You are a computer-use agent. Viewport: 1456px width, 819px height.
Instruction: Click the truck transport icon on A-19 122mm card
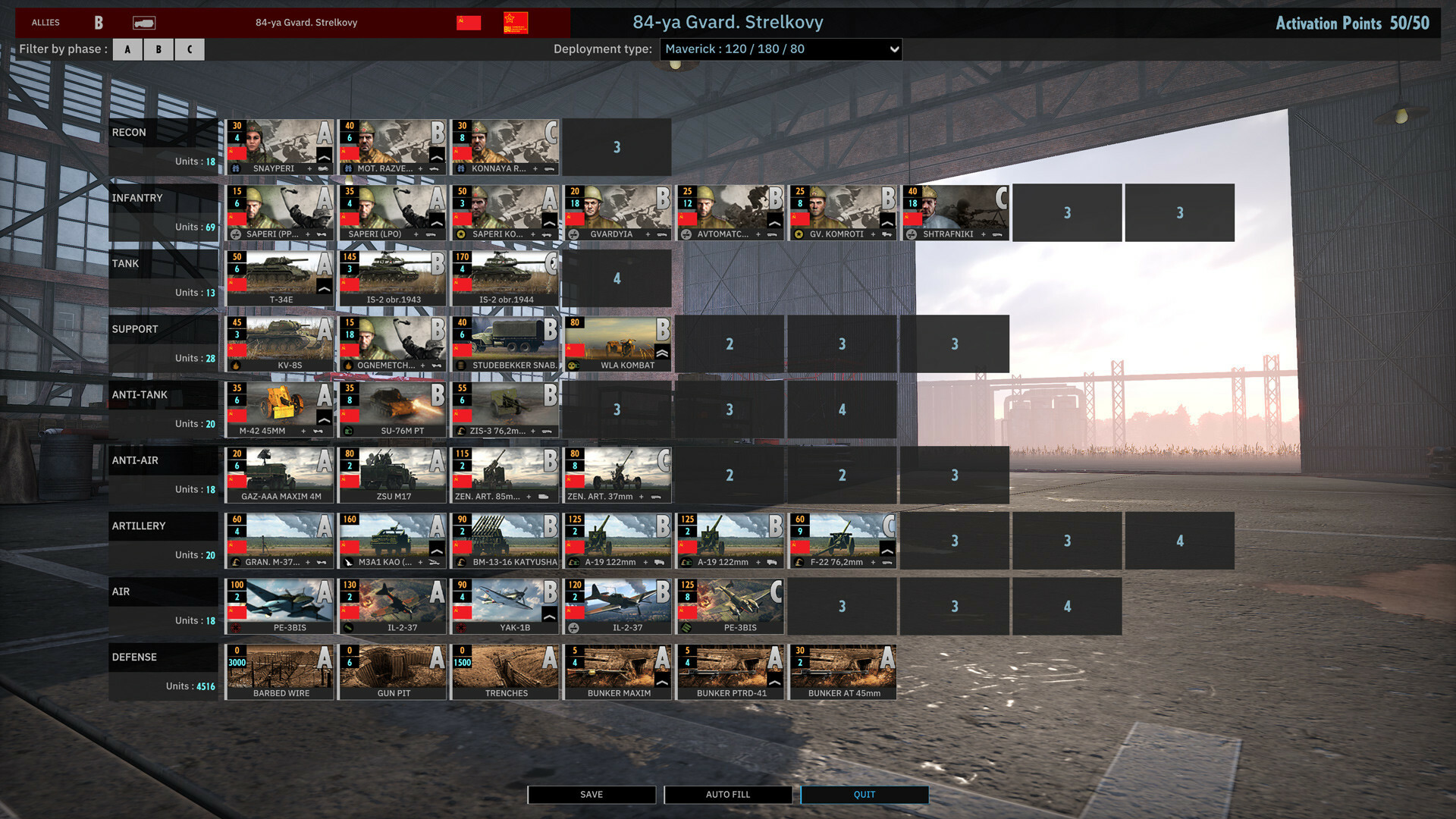(660, 563)
